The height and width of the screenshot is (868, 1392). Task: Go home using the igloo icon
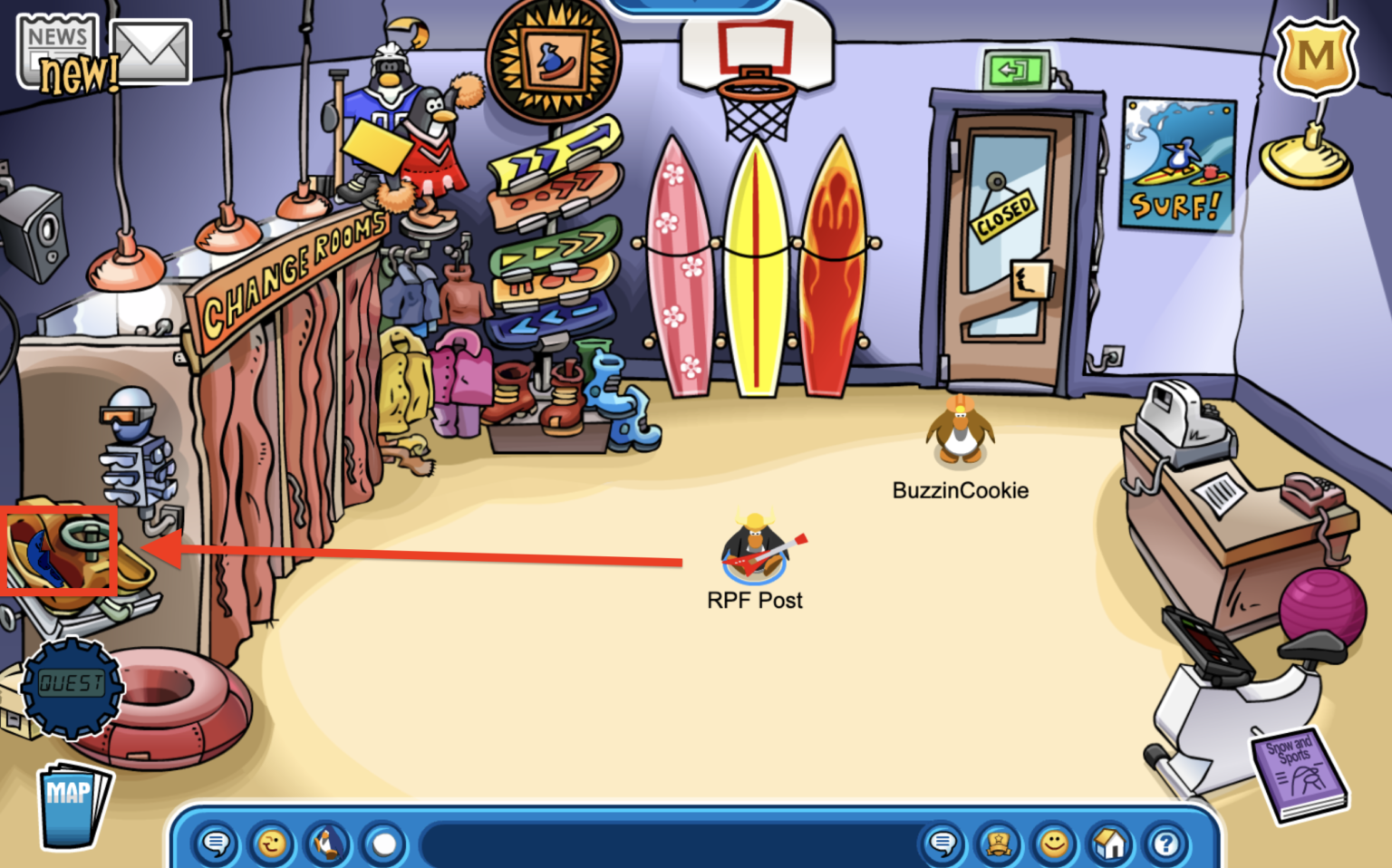1108,844
